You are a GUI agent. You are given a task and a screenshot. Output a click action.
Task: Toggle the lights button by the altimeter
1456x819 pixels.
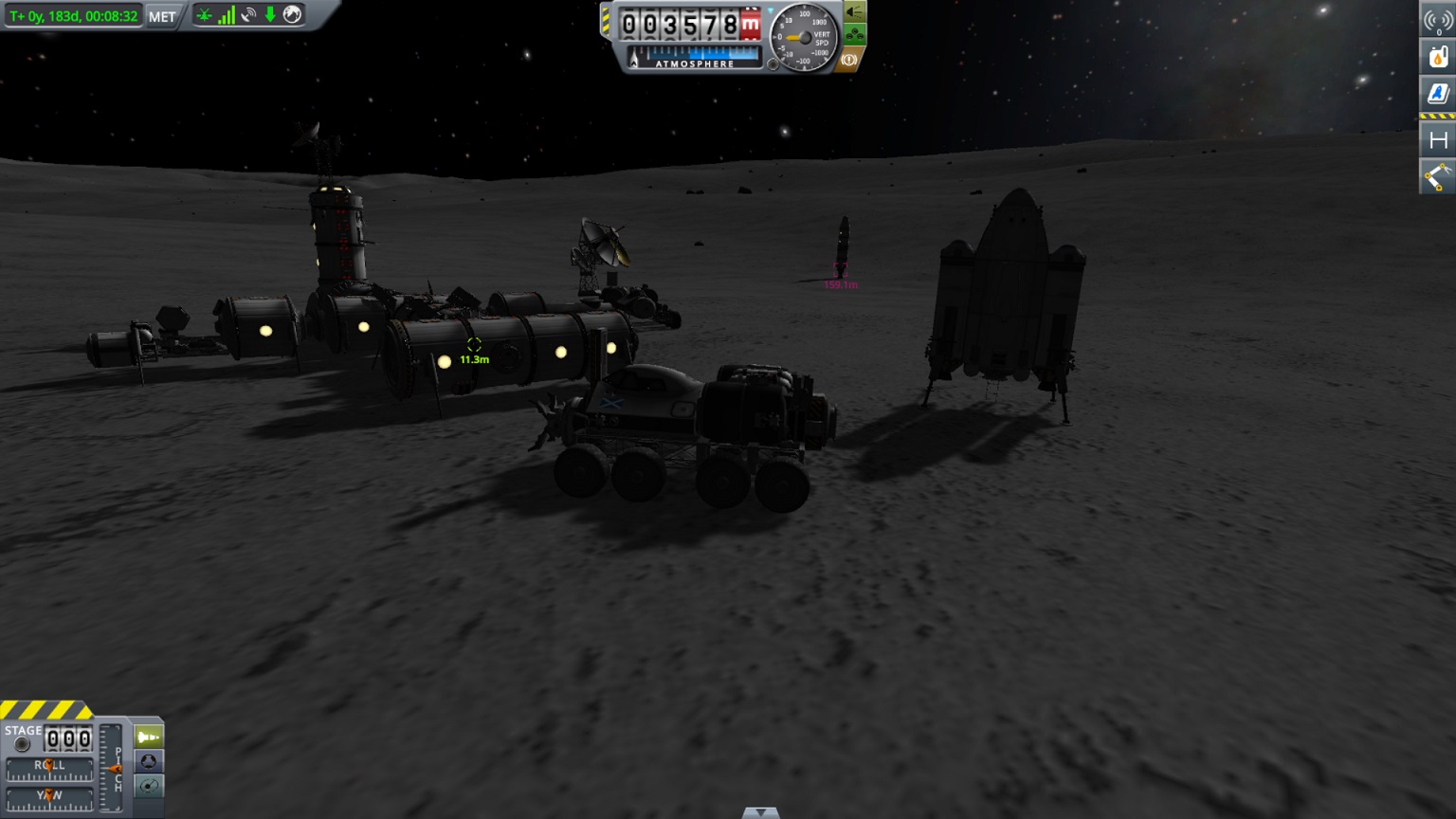(854, 12)
